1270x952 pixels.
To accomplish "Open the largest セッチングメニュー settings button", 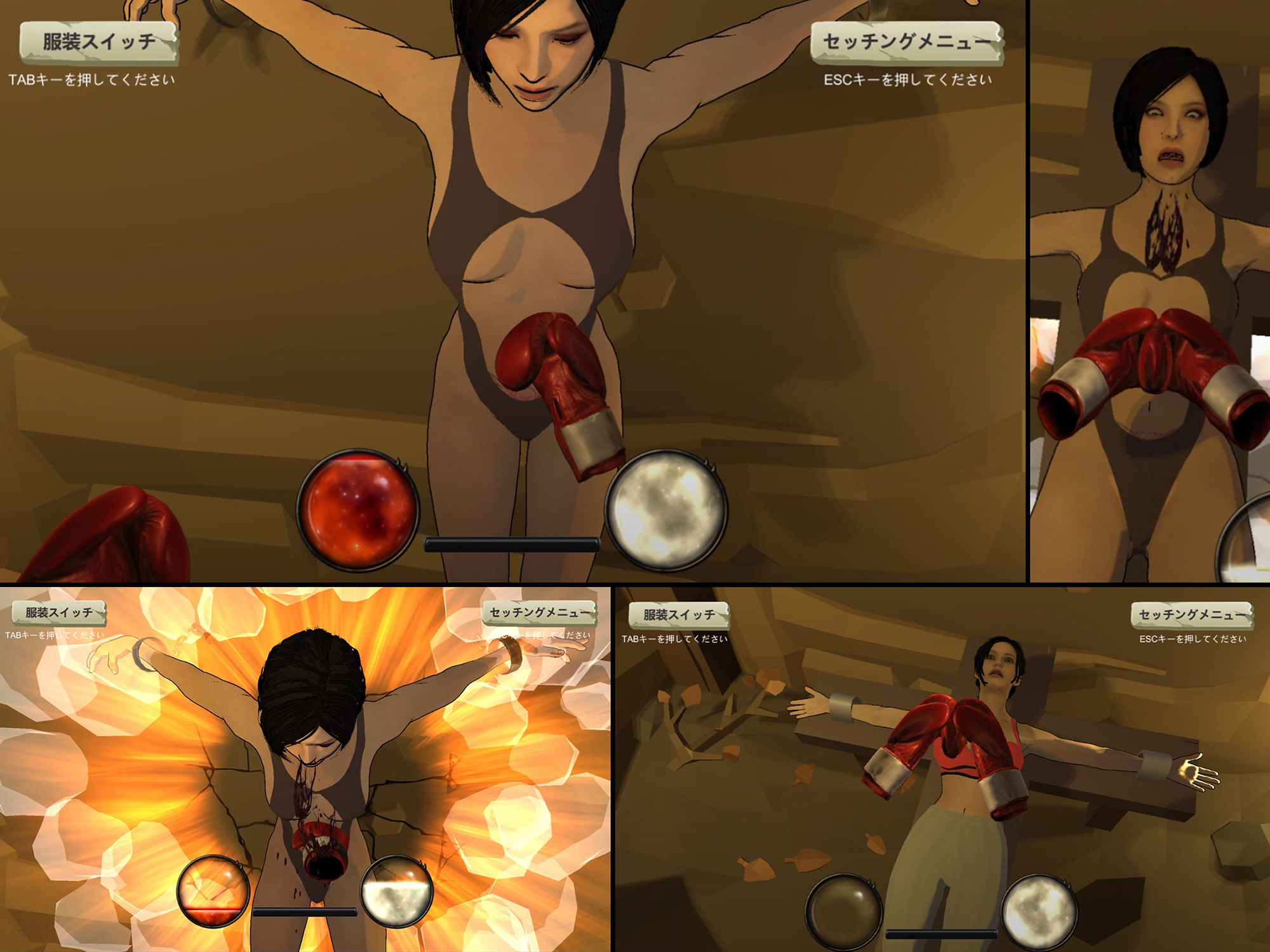I will 906,43.
